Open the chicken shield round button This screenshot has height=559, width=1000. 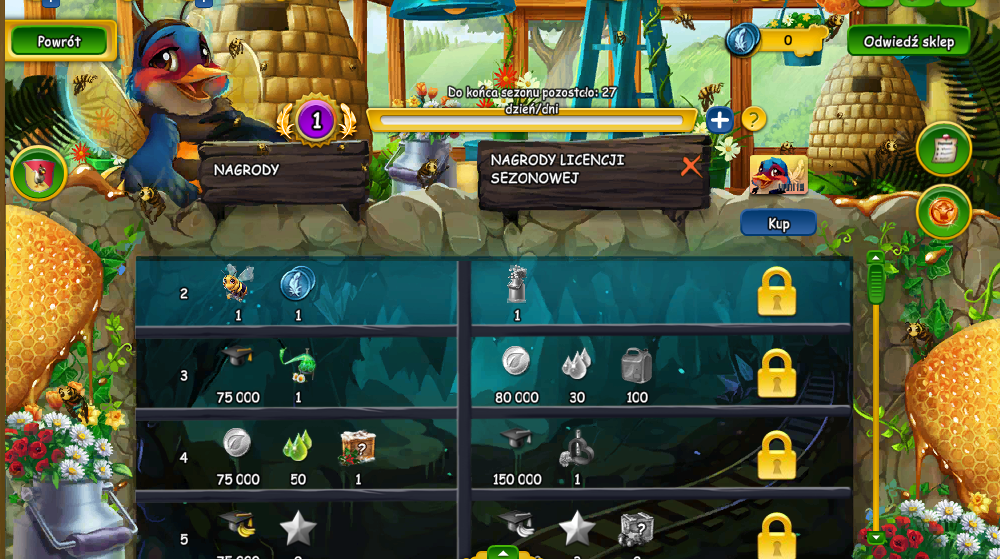(x=39, y=173)
